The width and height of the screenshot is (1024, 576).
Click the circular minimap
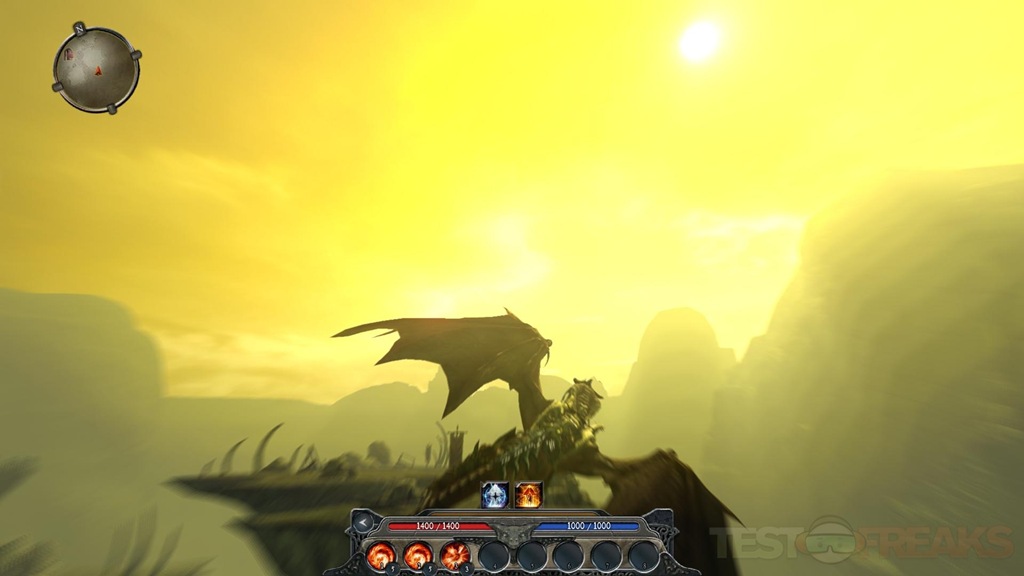click(x=96, y=69)
